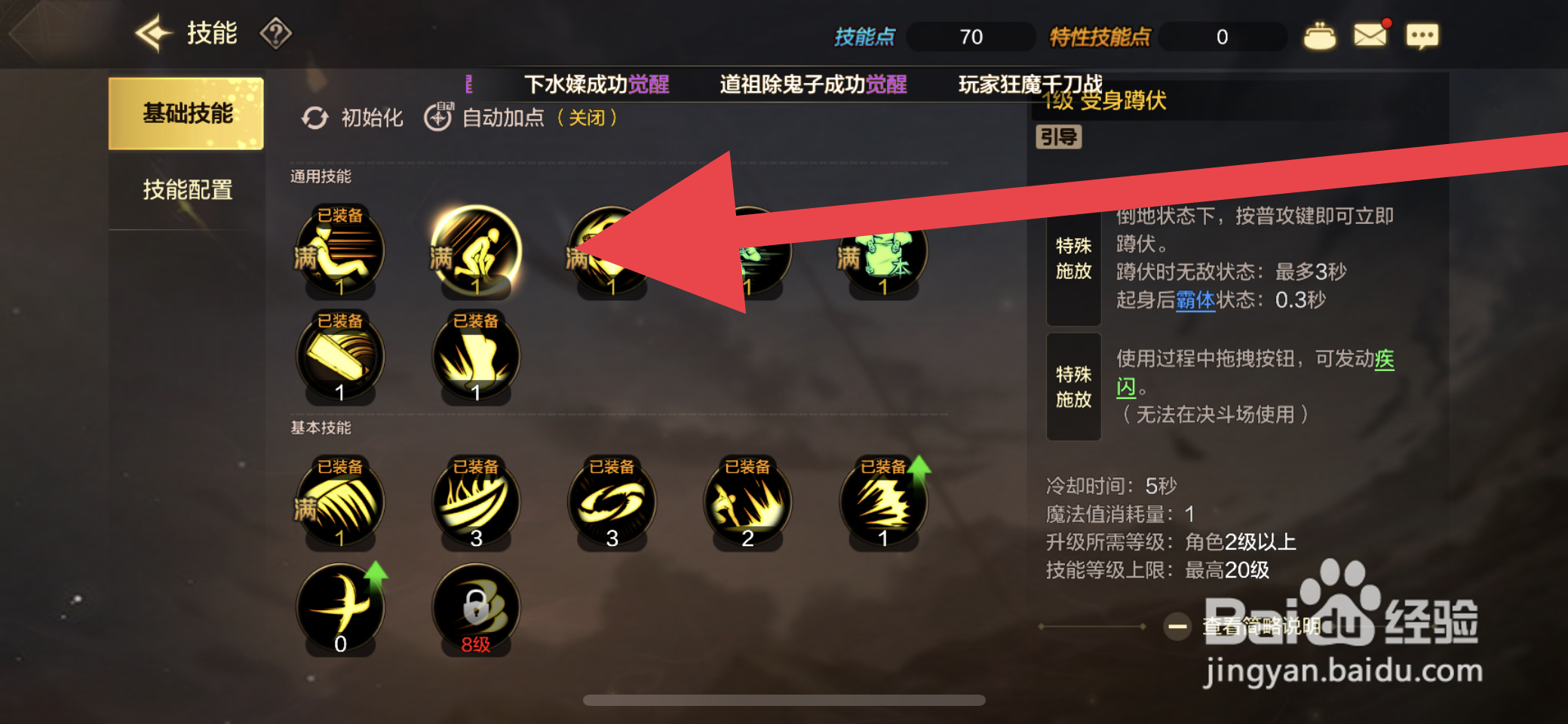Open the chat message icon top right
Viewport: 1568px width, 724px height.
(1422, 35)
